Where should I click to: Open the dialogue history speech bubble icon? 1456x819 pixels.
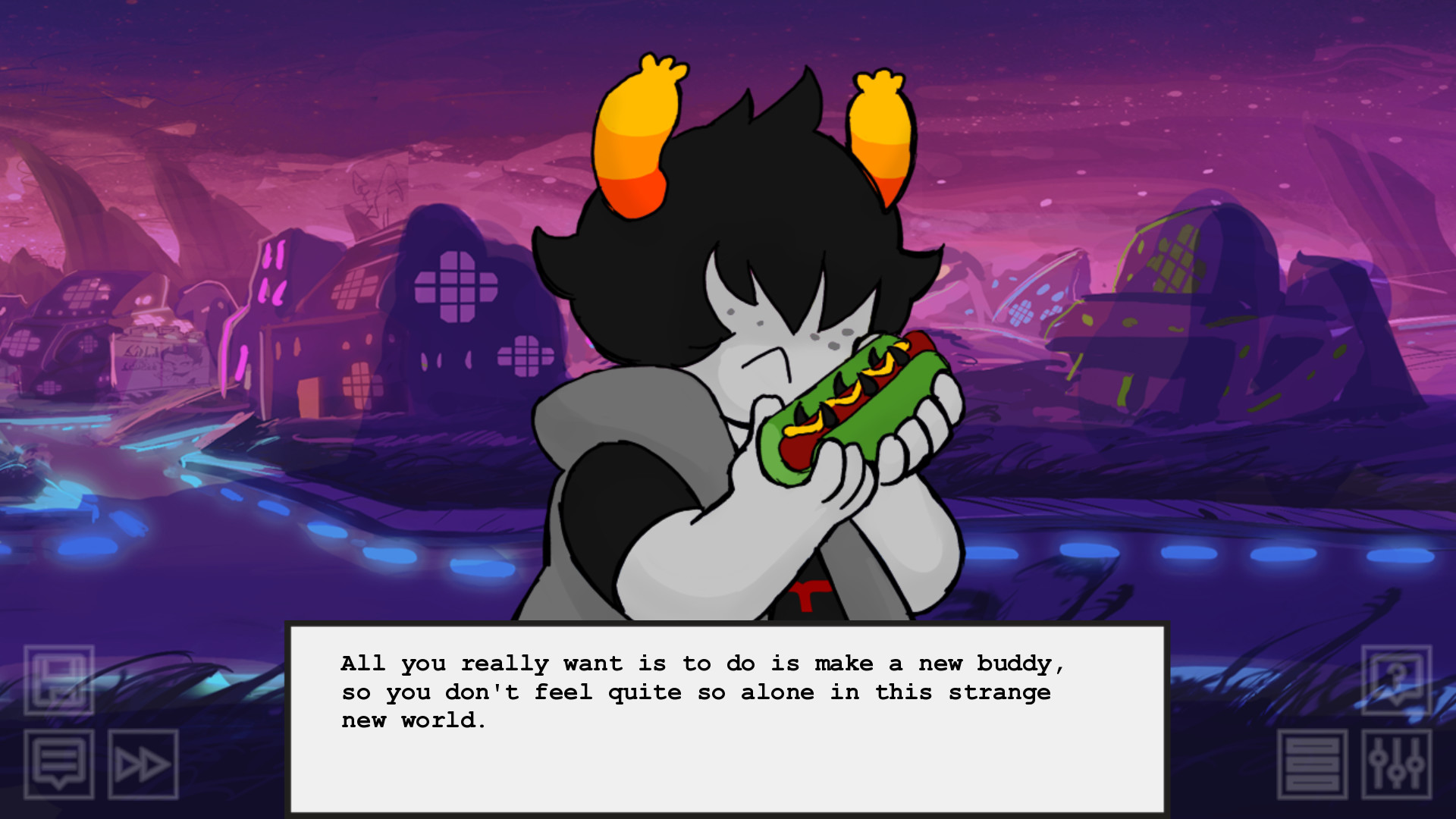coord(59,764)
